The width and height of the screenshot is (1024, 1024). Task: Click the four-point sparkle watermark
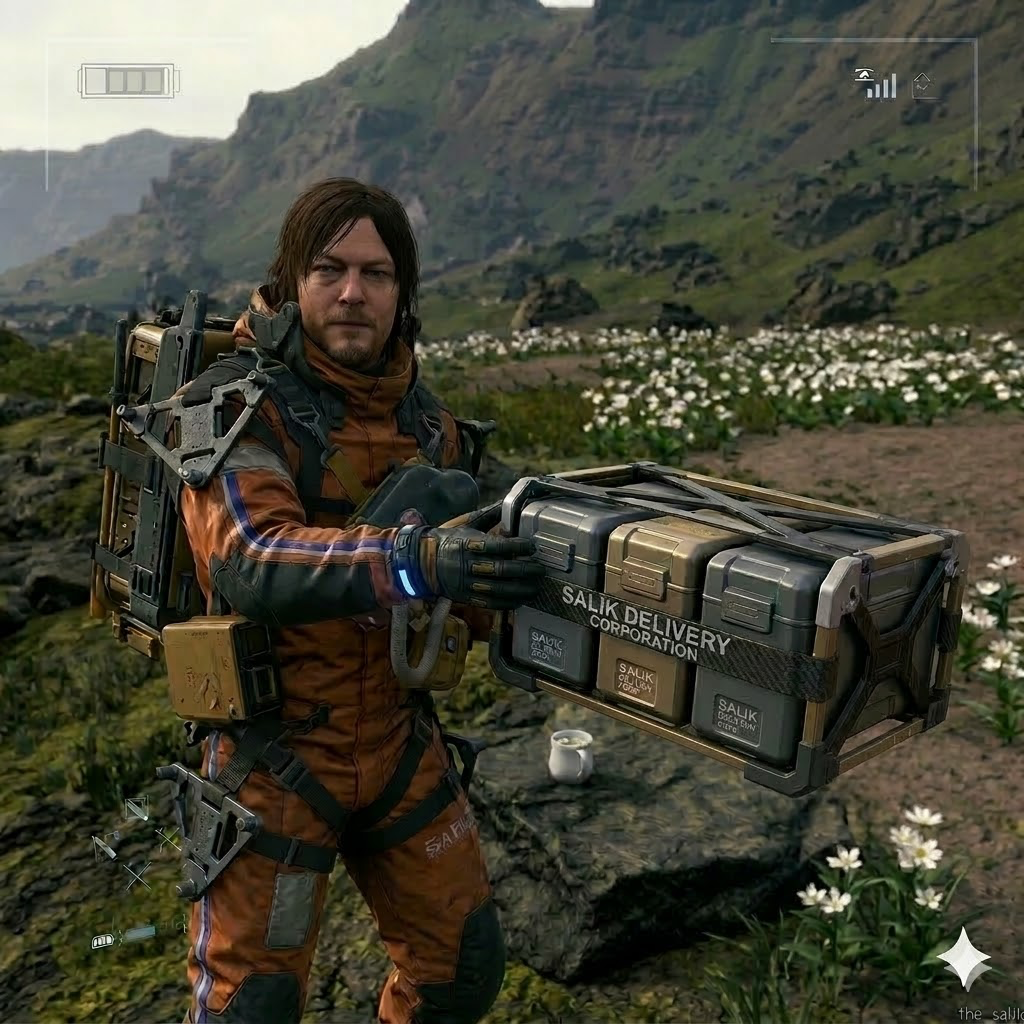pos(964,958)
